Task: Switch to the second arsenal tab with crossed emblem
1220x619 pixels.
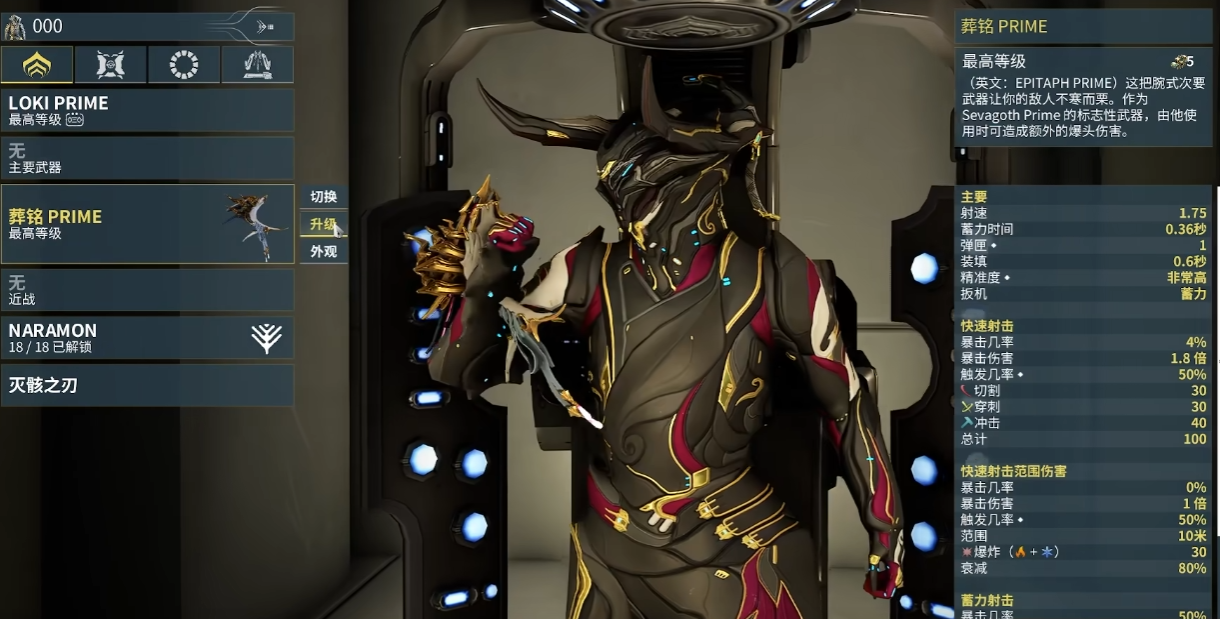Action: coord(110,65)
